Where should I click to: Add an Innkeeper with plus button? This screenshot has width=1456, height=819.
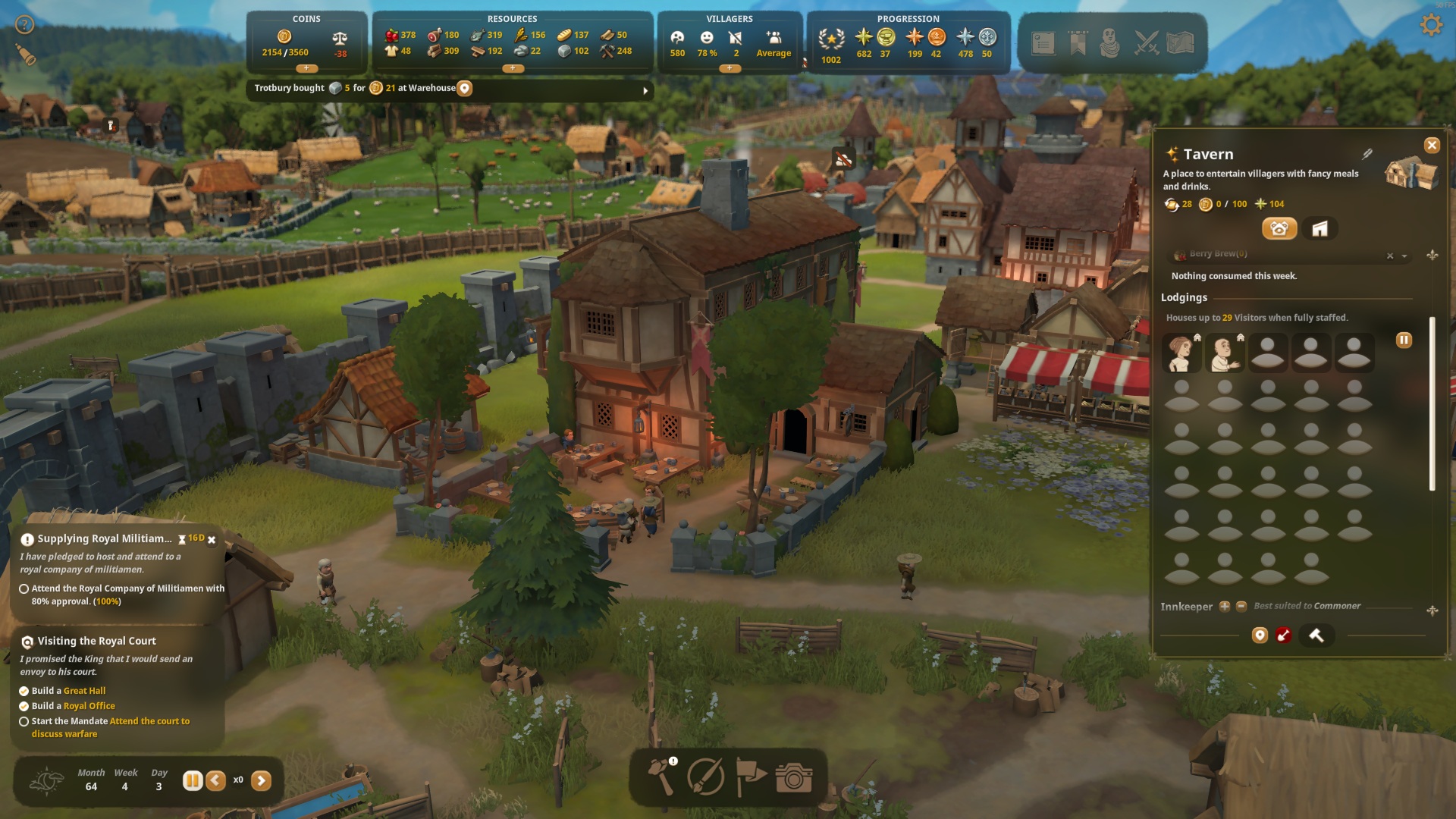point(1224,606)
